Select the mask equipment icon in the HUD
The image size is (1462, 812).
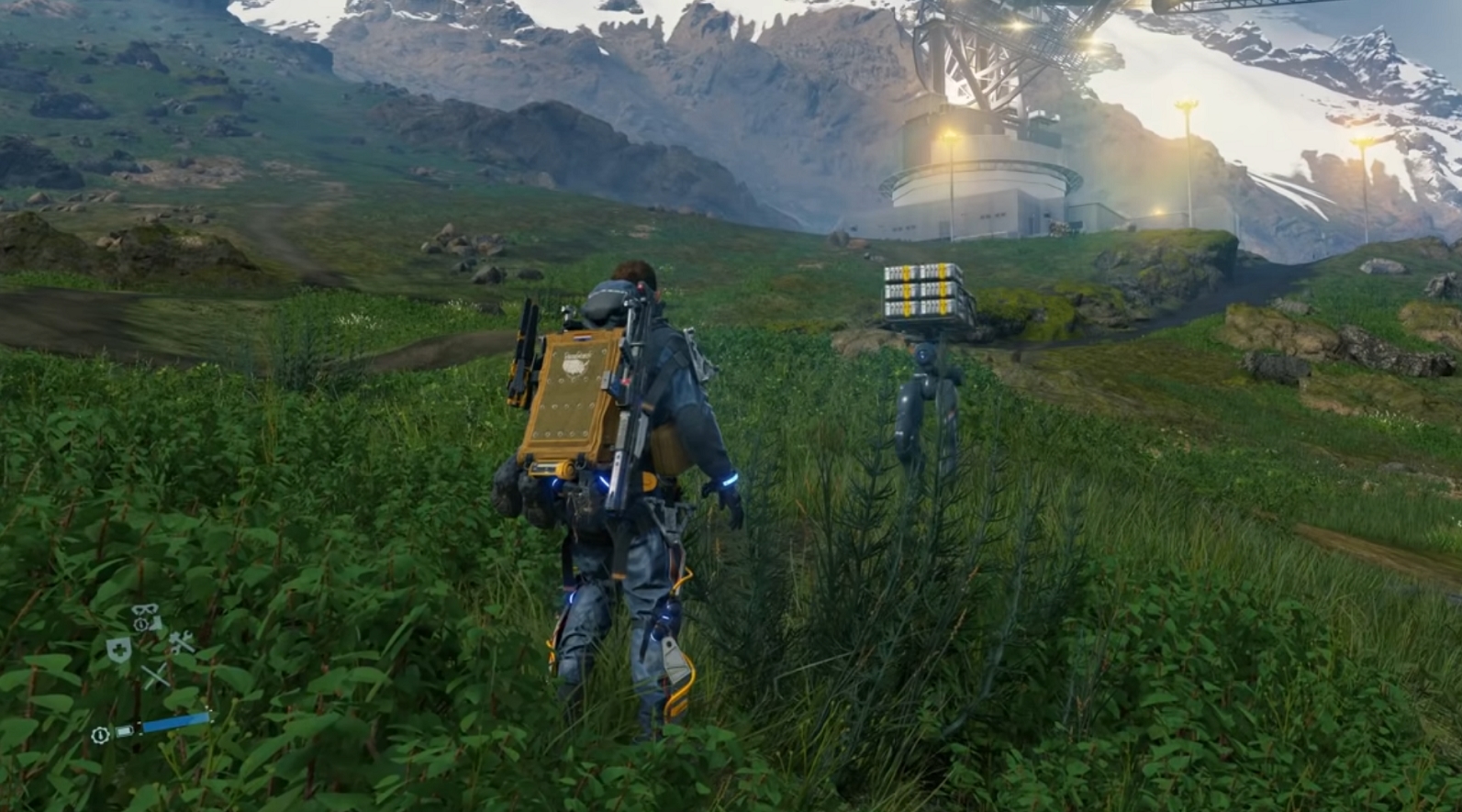pyautogui.click(x=144, y=609)
